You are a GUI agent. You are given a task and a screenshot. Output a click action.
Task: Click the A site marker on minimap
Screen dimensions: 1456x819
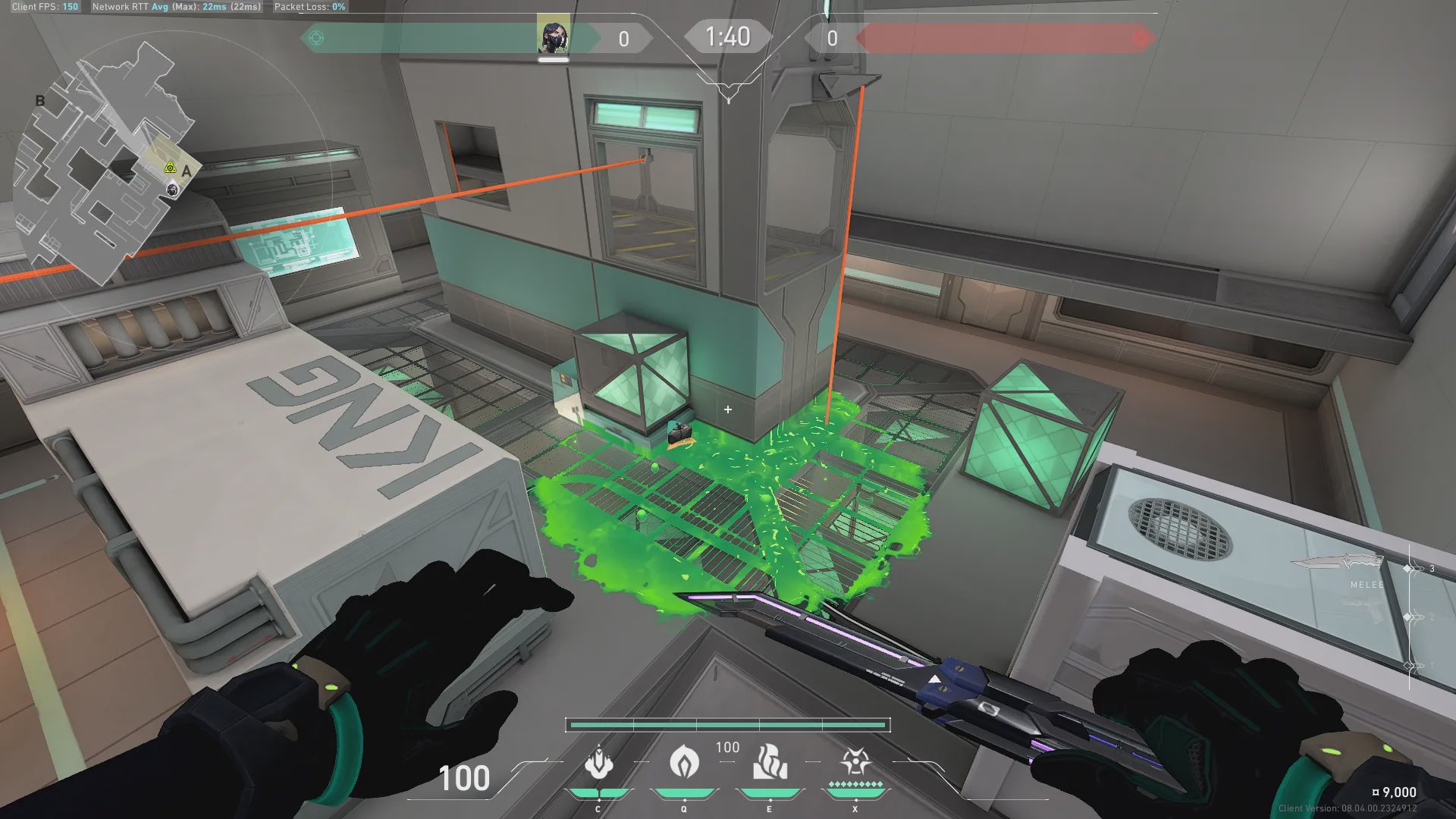187,171
